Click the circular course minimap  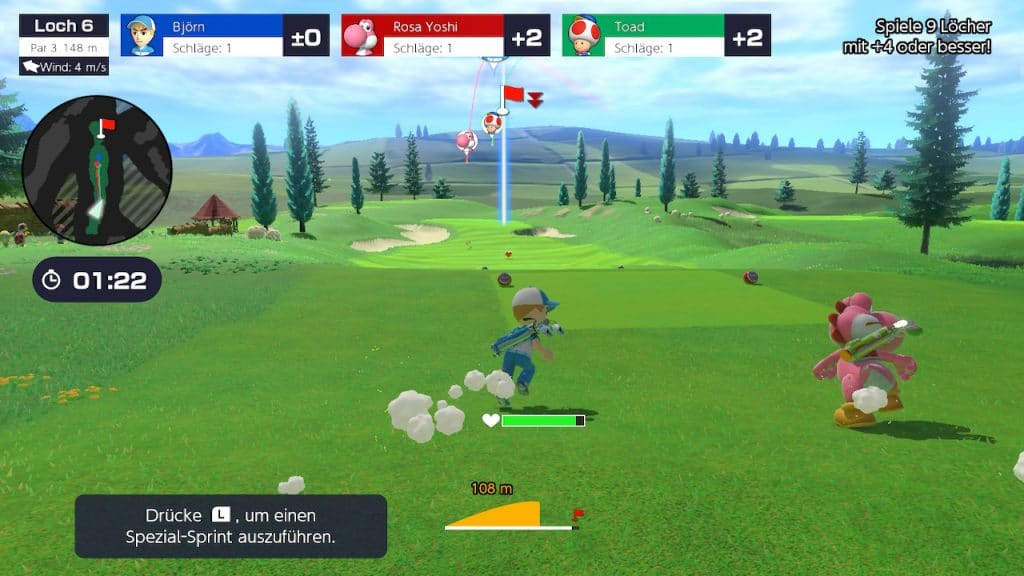click(x=96, y=170)
